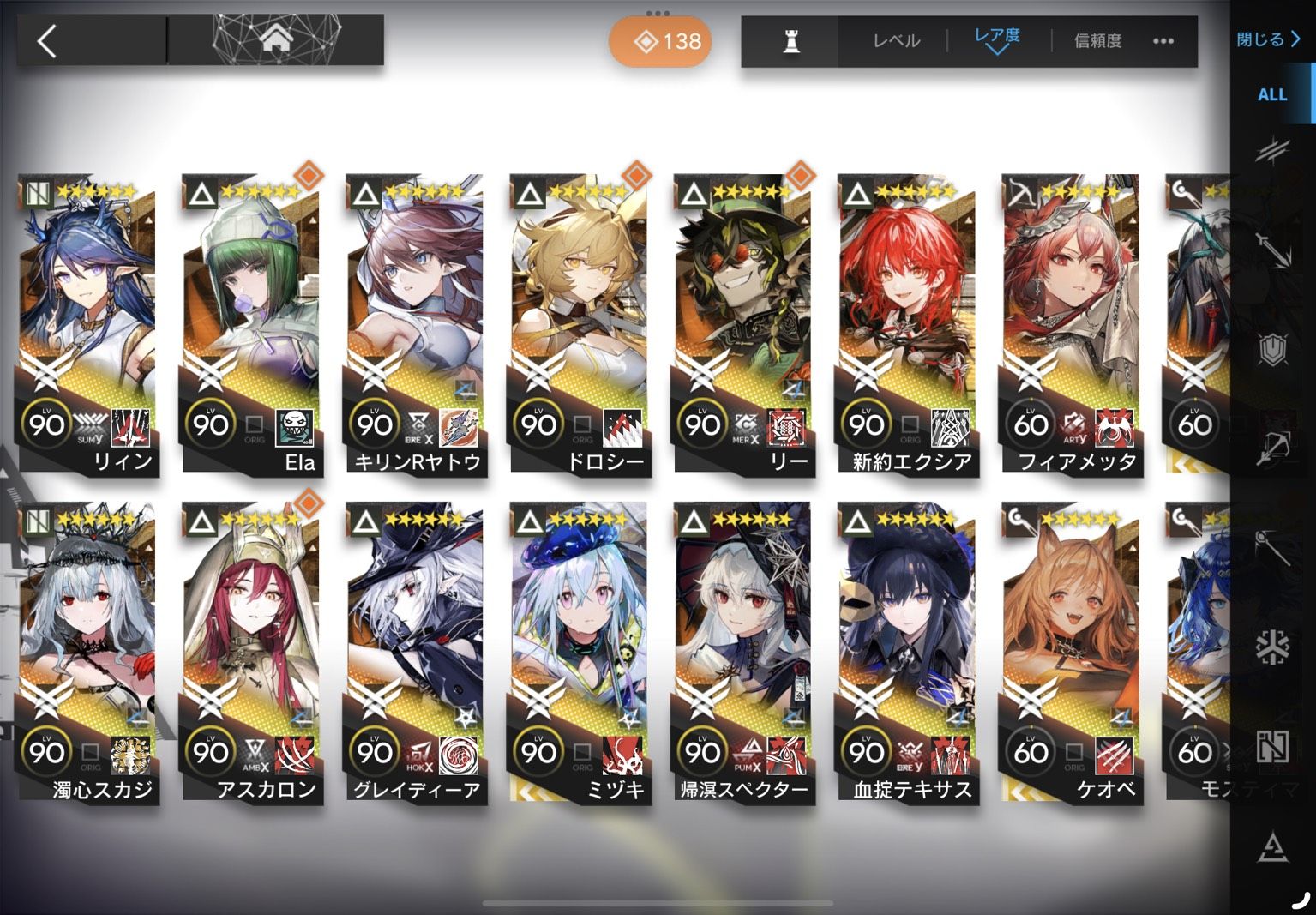Return to the home screen
The image size is (1316, 915).
pyautogui.click(x=274, y=39)
